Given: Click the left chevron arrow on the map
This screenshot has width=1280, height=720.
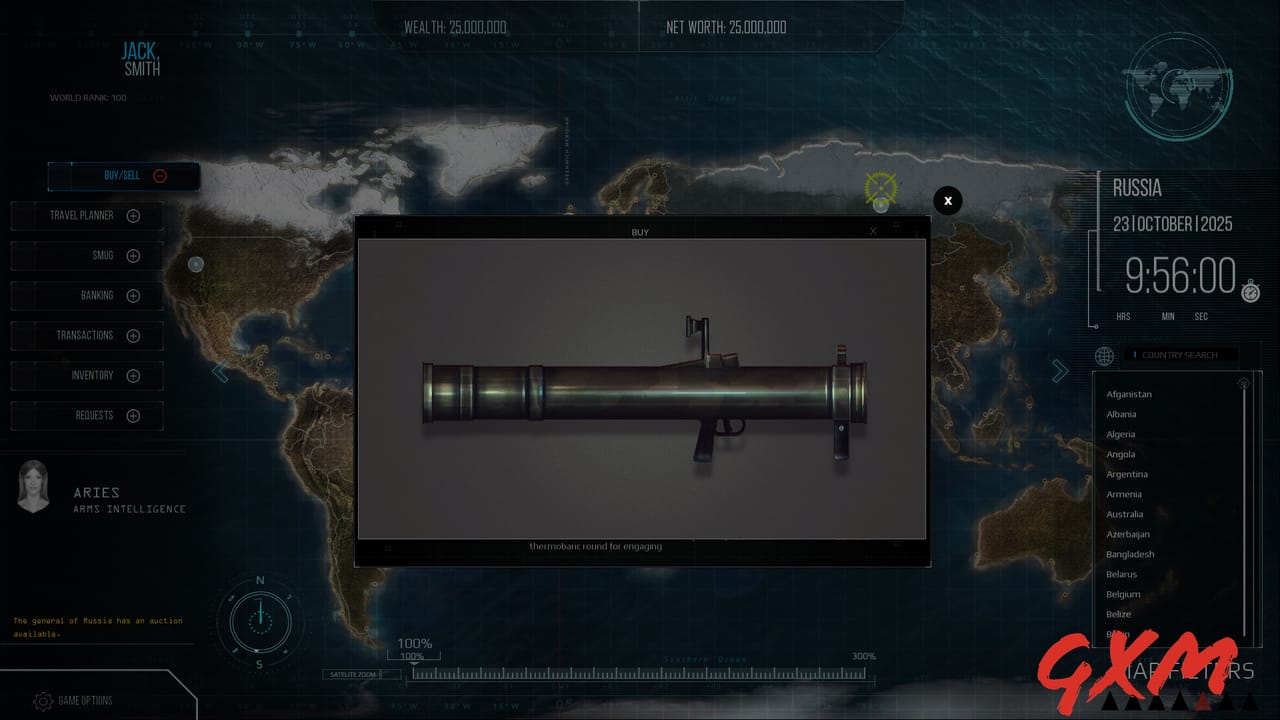Looking at the screenshot, I should click(220, 371).
